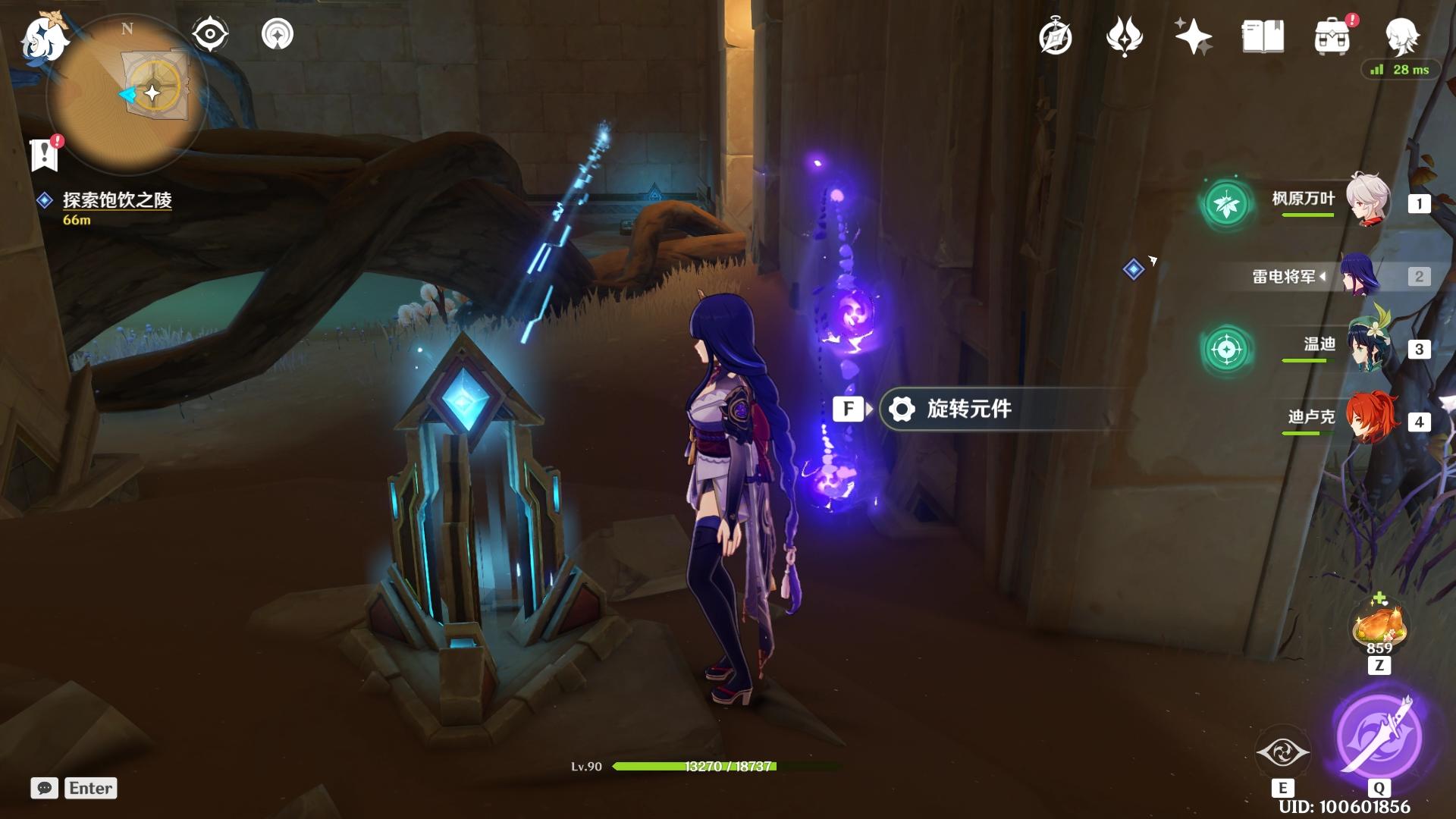The height and width of the screenshot is (819, 1456).
Task: Unleash the purple sword elemental burst
Action: tap(1379, 736)
